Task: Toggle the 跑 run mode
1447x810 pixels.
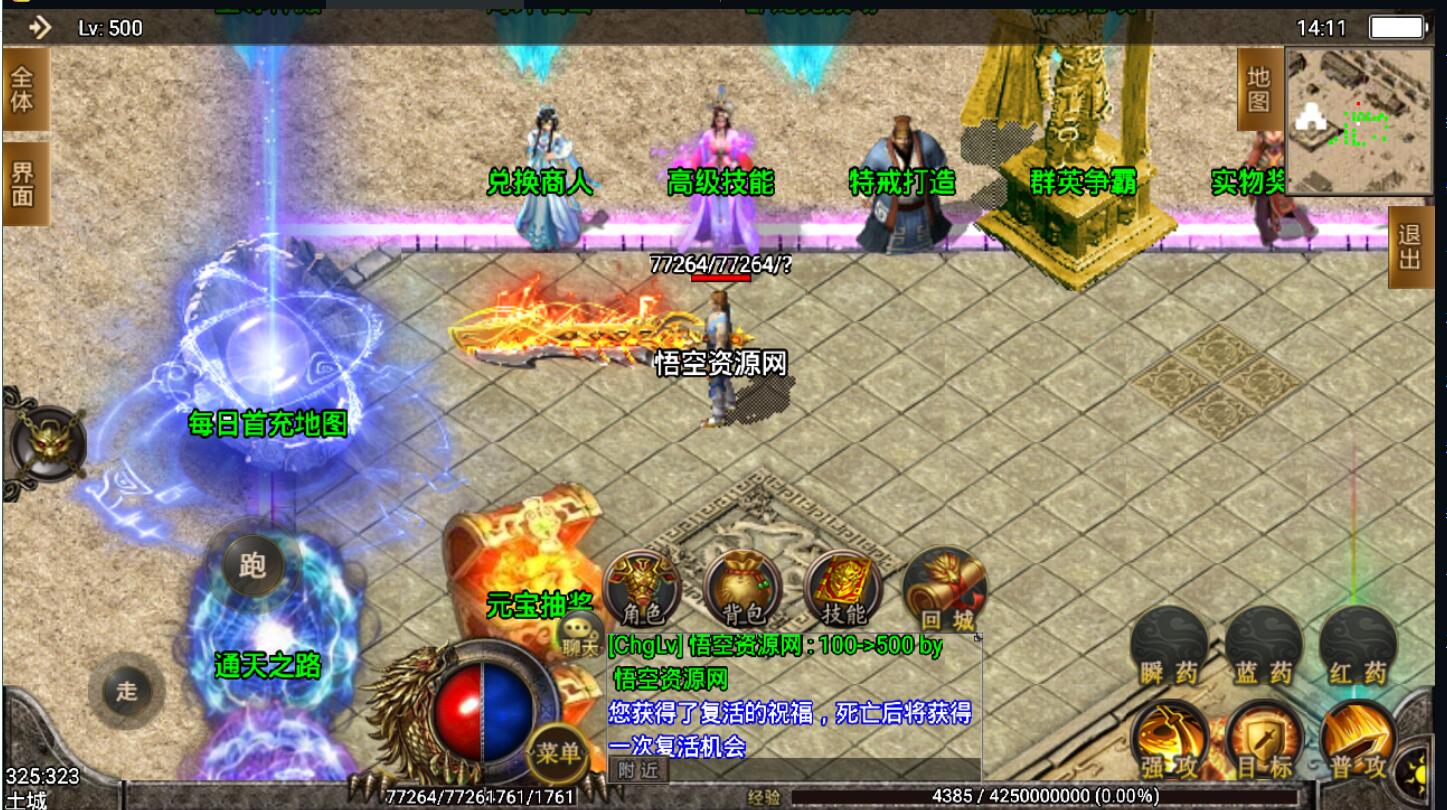Action: tap(252, 566)
